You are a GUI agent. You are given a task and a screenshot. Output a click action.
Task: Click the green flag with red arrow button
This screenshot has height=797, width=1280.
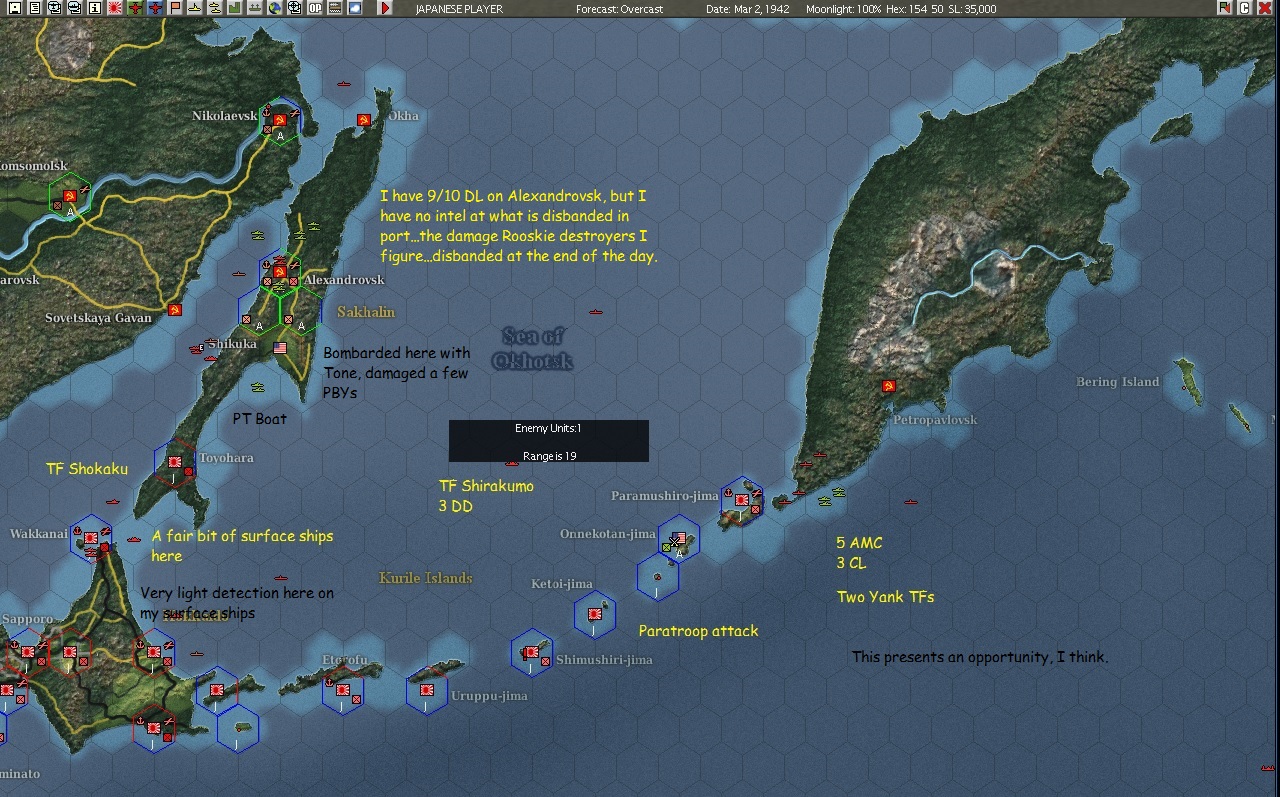tap(1226, 8)
